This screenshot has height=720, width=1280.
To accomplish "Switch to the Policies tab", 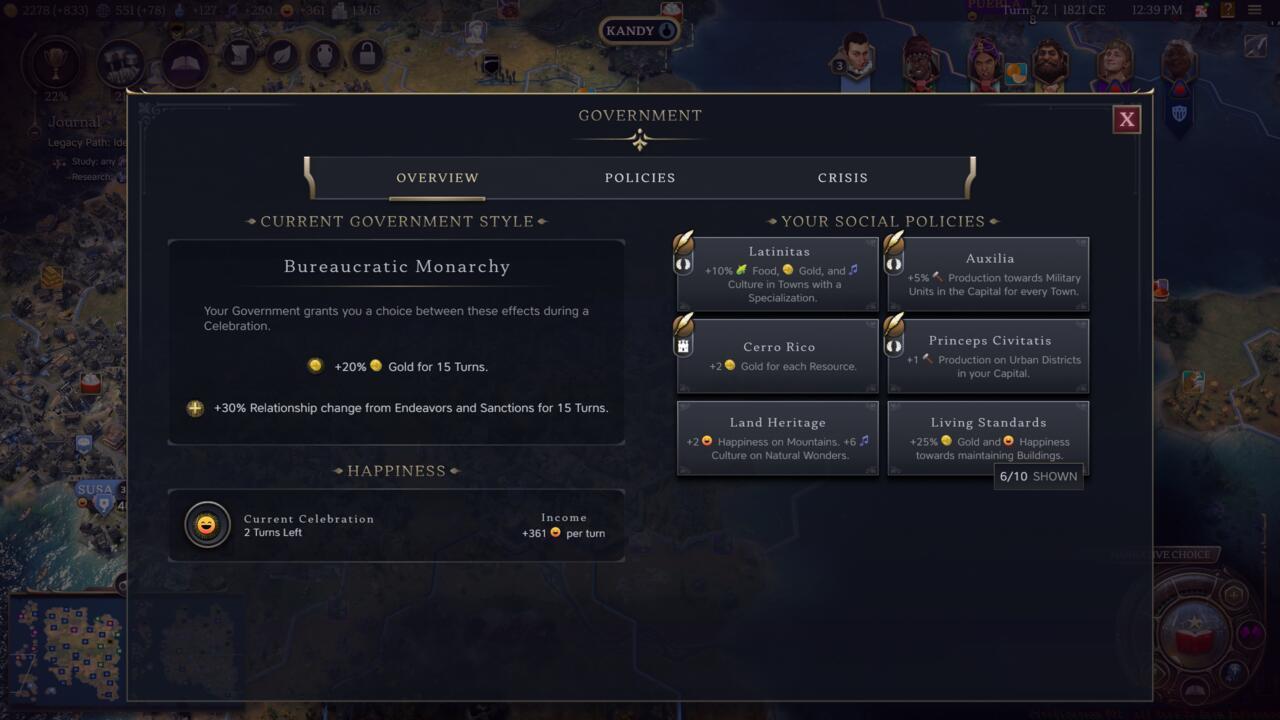I will pos(640,178).
